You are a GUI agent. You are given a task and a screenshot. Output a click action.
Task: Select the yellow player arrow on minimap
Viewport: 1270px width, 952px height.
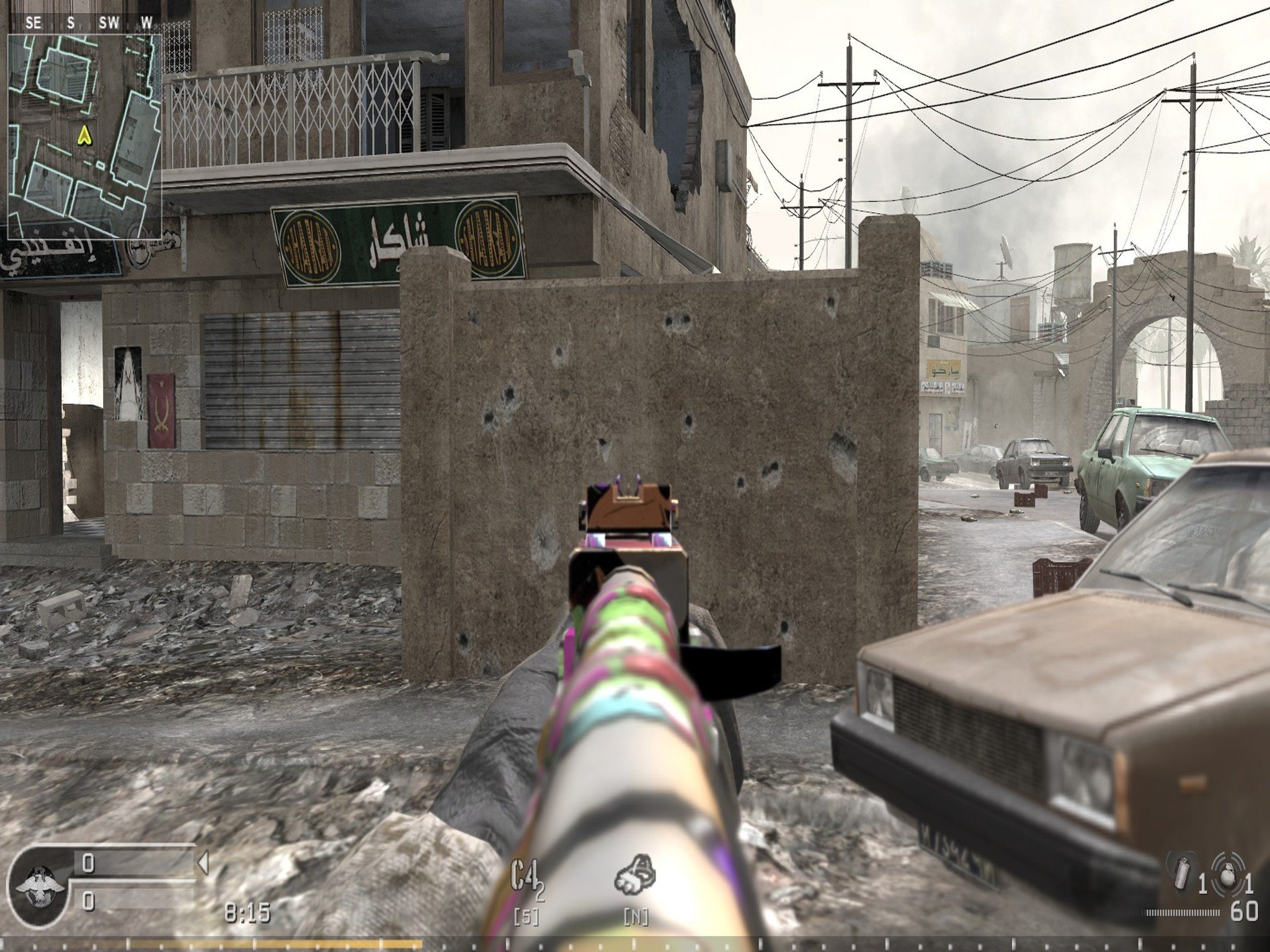pos(83,135)
